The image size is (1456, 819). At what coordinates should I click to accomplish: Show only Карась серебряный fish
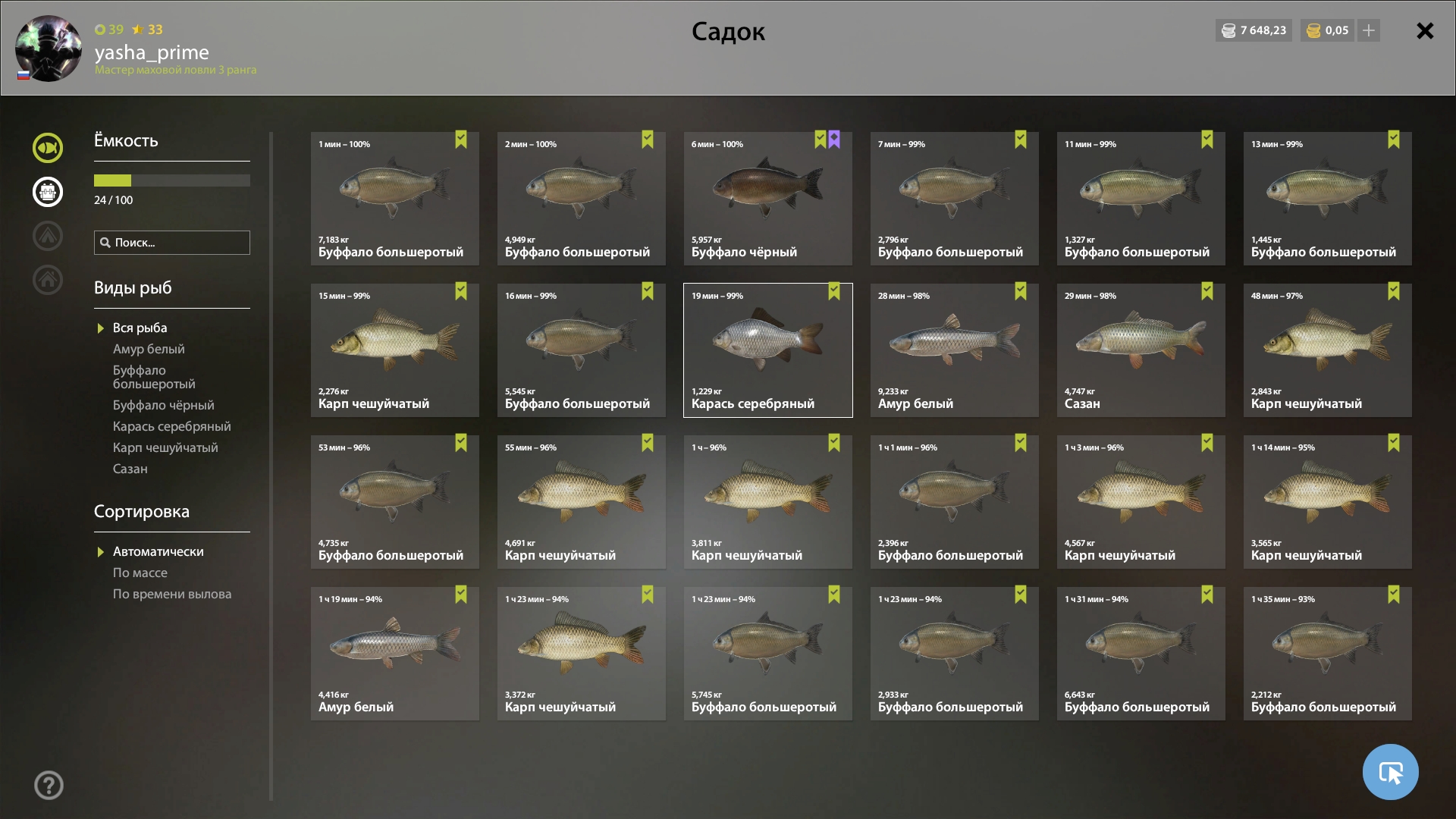pyautogui.click(x=171, y=426)
